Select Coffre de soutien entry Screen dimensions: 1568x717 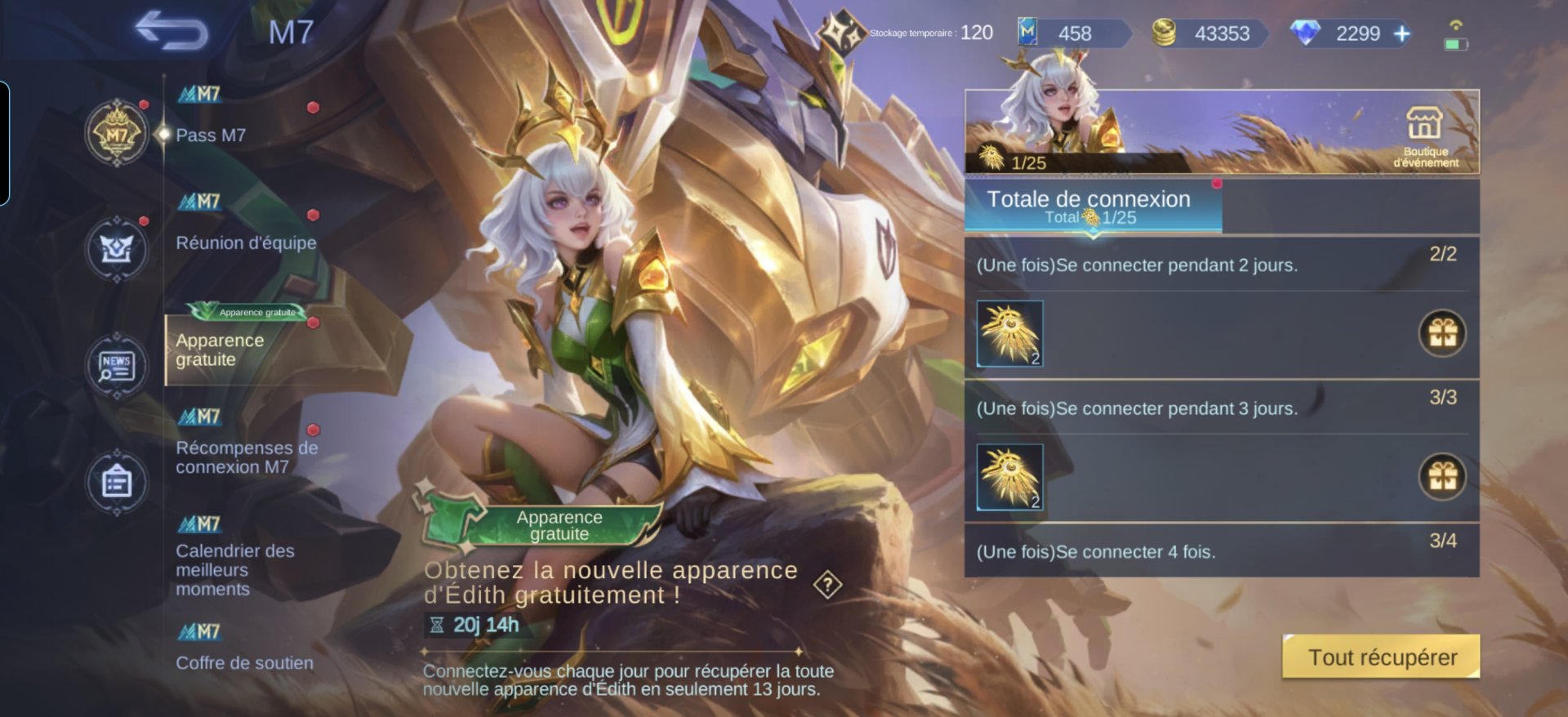coord(244,662)
